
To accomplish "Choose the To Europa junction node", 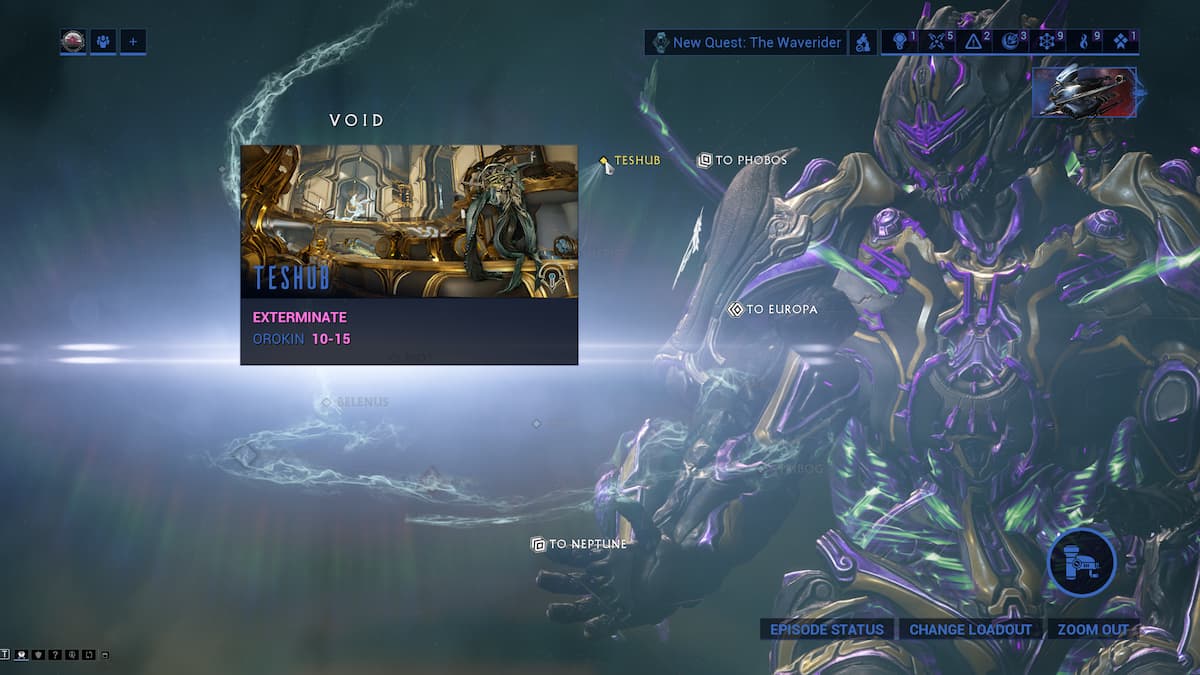I will 773,309.
